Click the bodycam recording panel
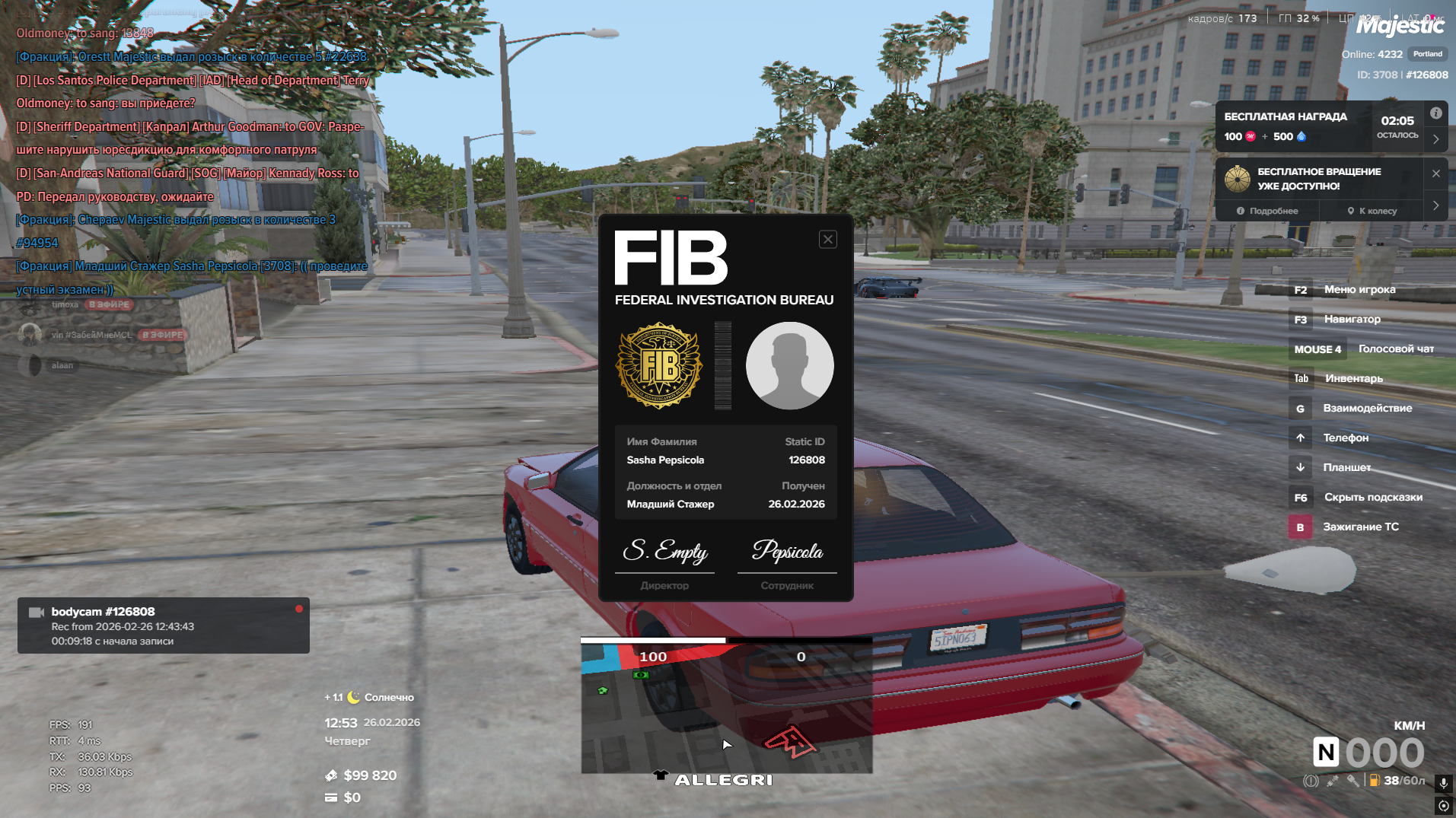This screenshot has height=818, width=1456. point(164,625)
